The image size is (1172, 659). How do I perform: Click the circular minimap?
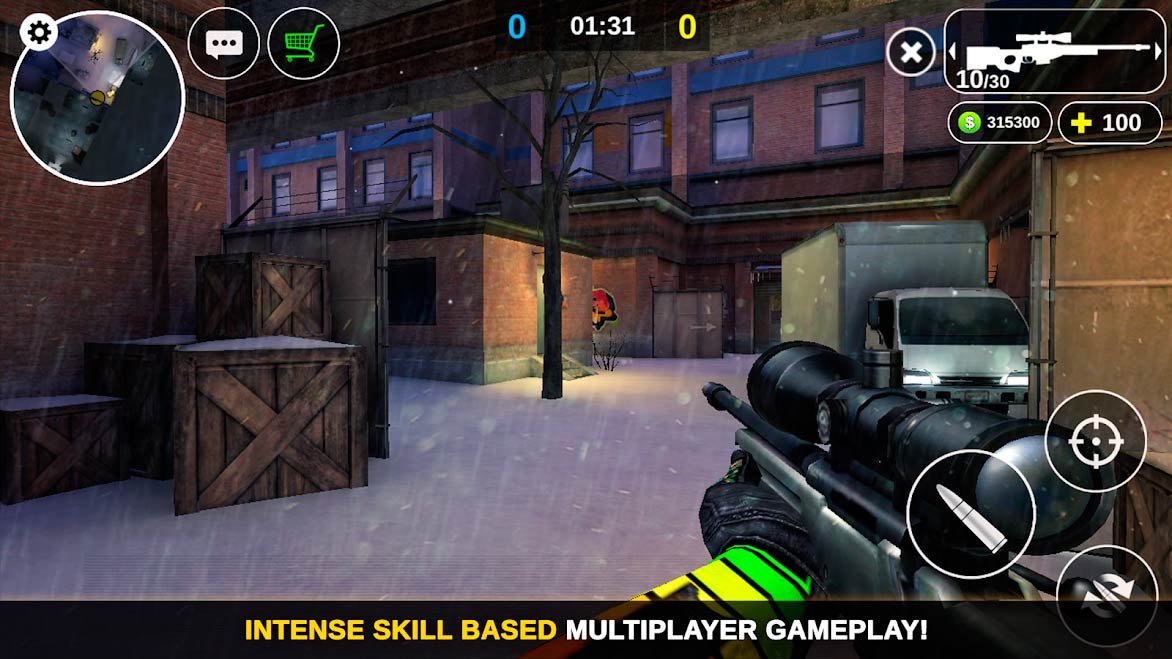[x=98, y=99]
